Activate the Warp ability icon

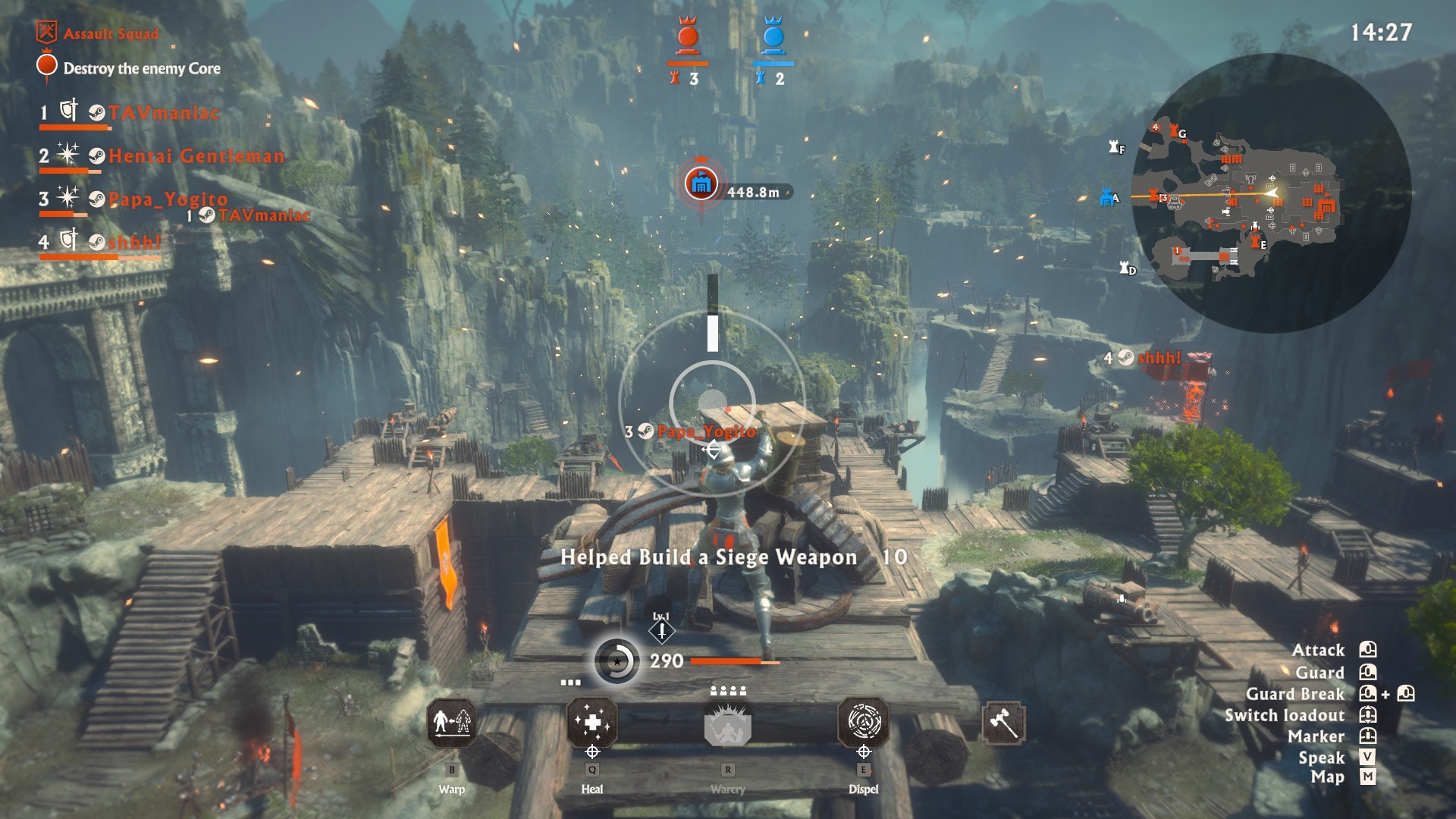tap(452, 722)
